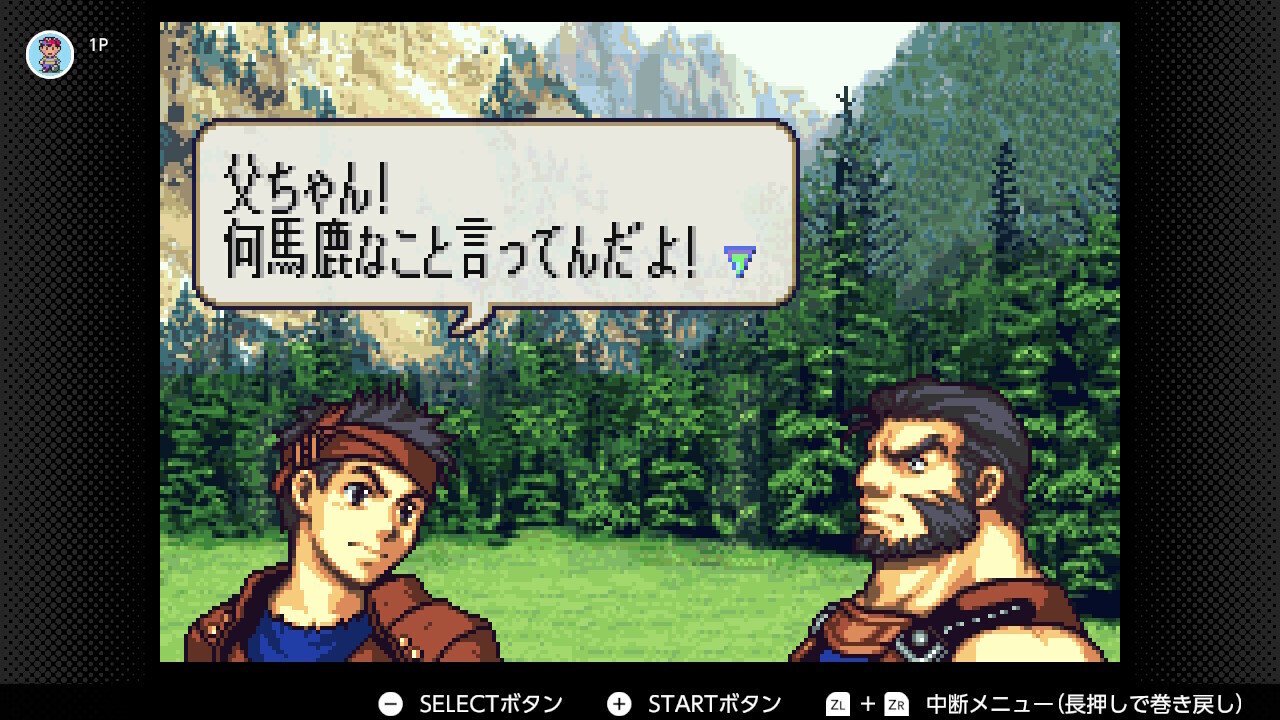
Task: Select the STARTボタン label
Action: point(716,703)
